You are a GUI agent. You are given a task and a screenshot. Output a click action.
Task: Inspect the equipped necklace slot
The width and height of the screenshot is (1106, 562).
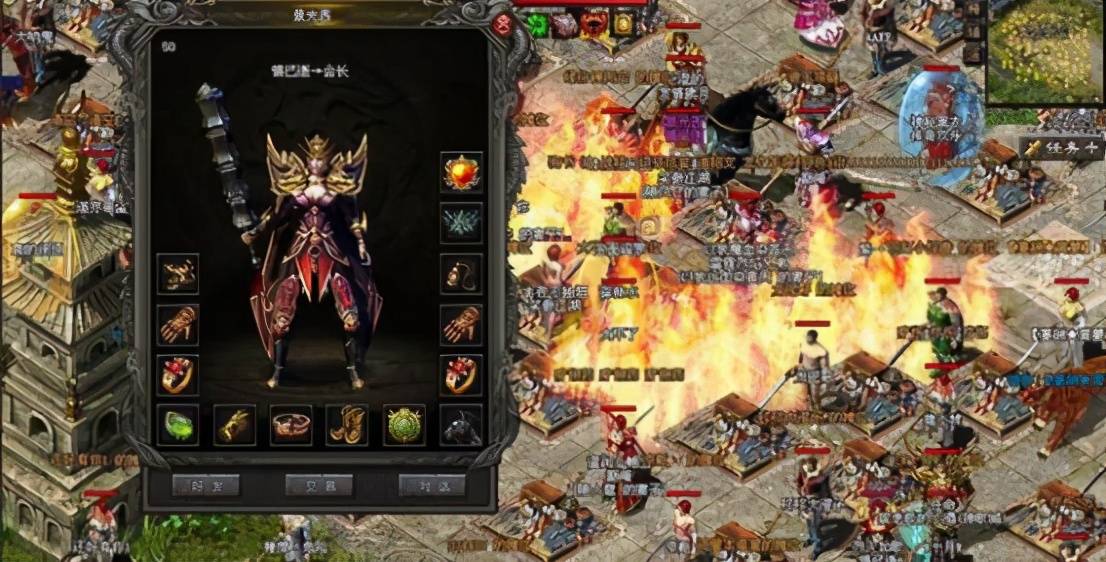click(x=461, y=274)
